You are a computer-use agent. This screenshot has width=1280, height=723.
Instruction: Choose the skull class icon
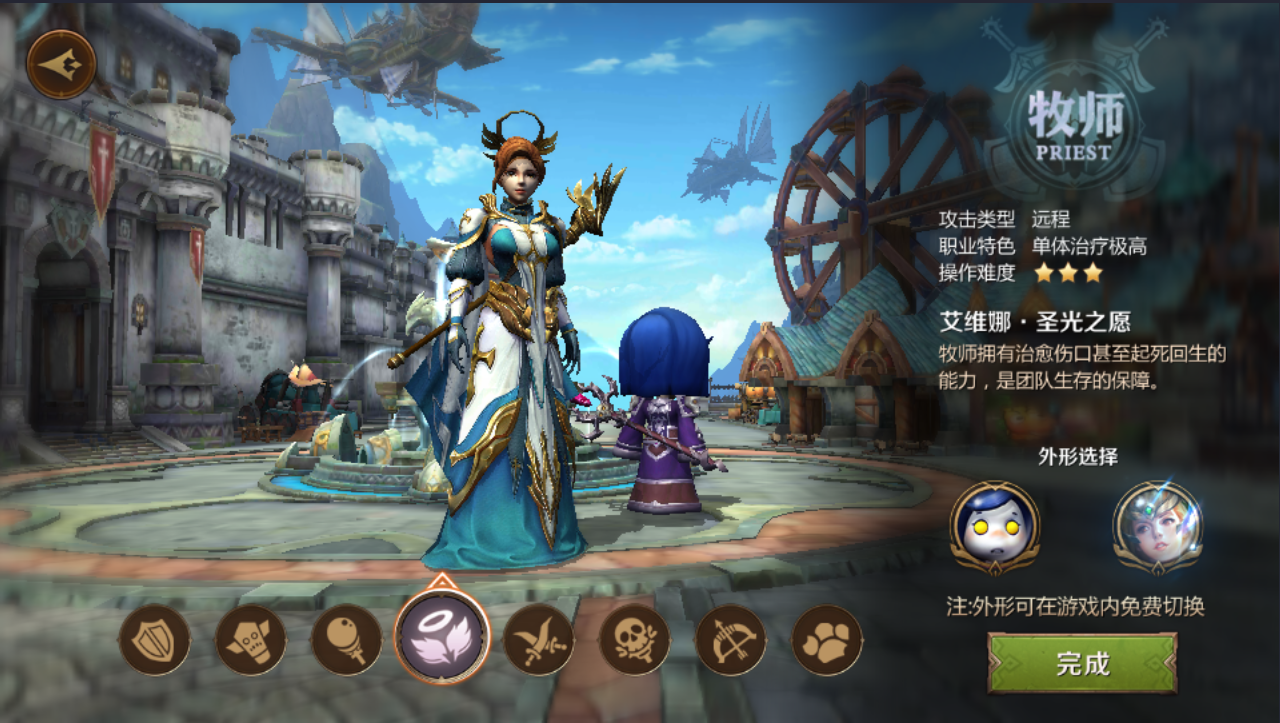point(634,640)
